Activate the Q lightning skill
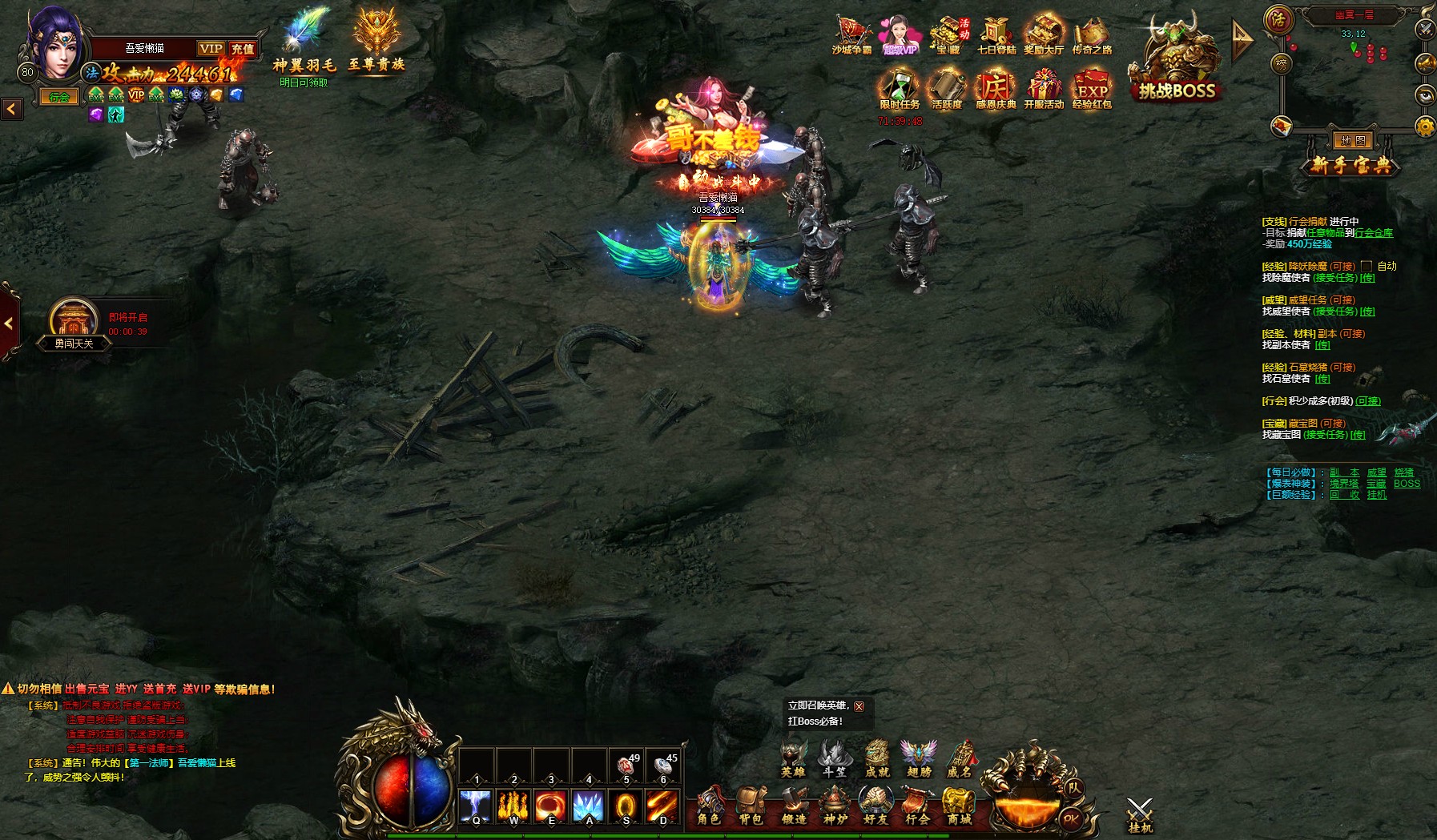This screenshot has width=1437, height=840. click(476, 806)
